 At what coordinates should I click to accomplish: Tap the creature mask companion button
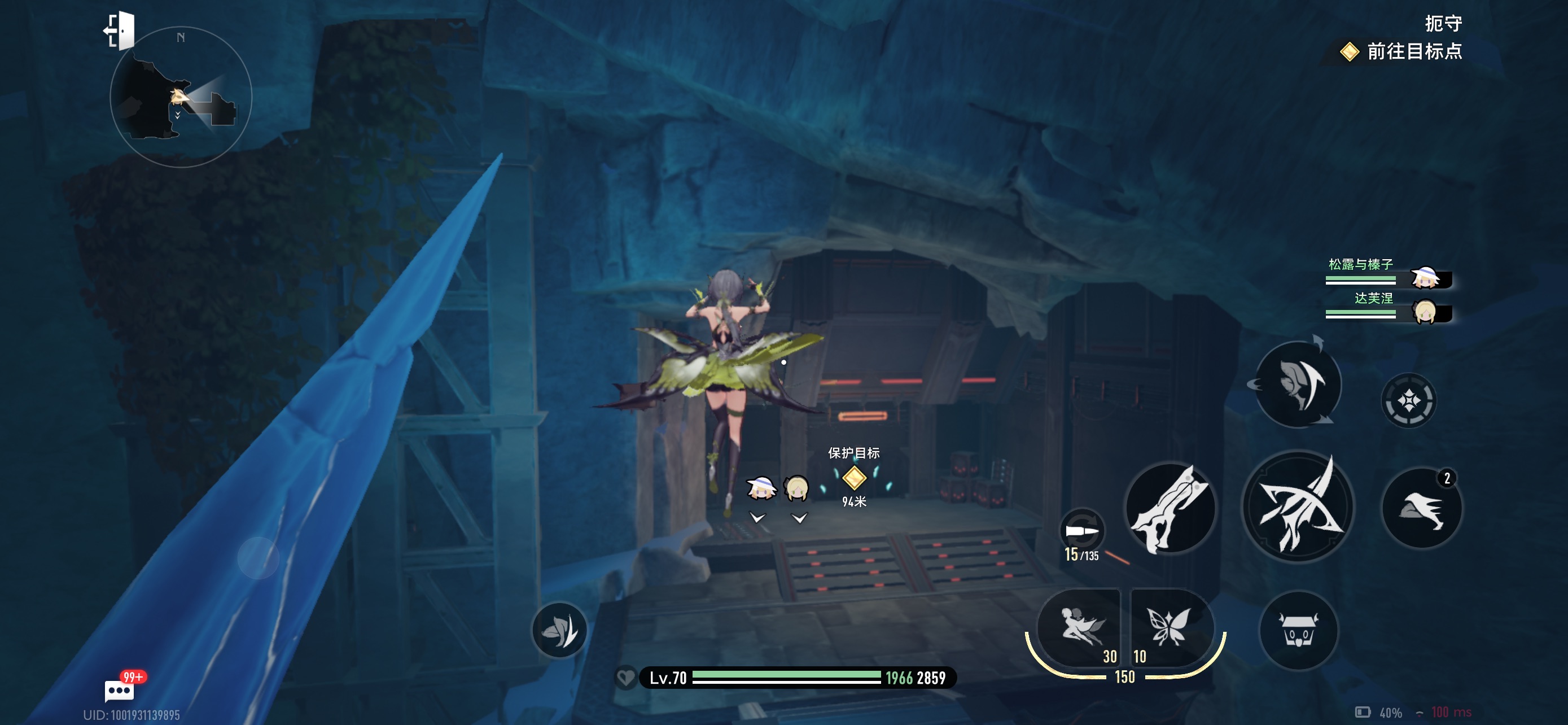[1298, 631]
